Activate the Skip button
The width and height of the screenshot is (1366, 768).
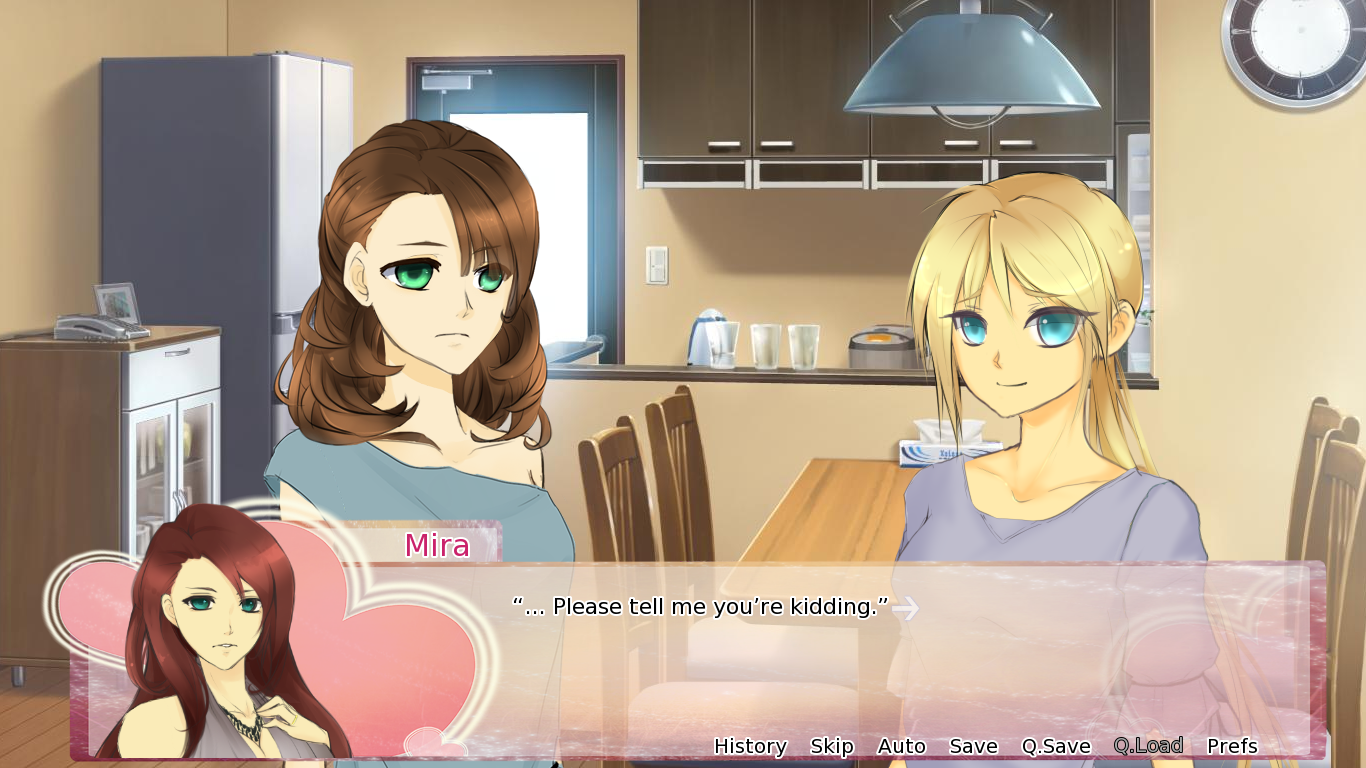coord(831,746)
